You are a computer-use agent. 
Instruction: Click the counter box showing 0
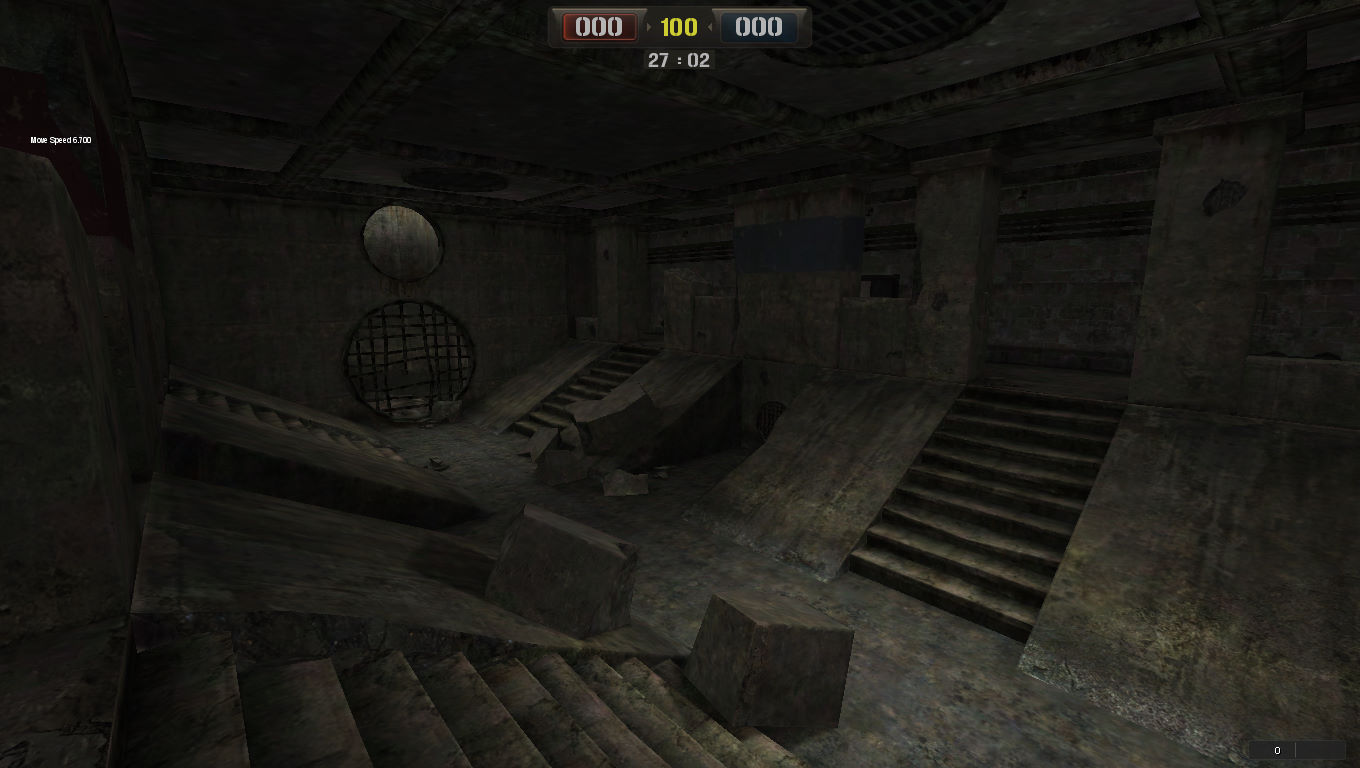pyautogui.click(x=1277, y=750)
